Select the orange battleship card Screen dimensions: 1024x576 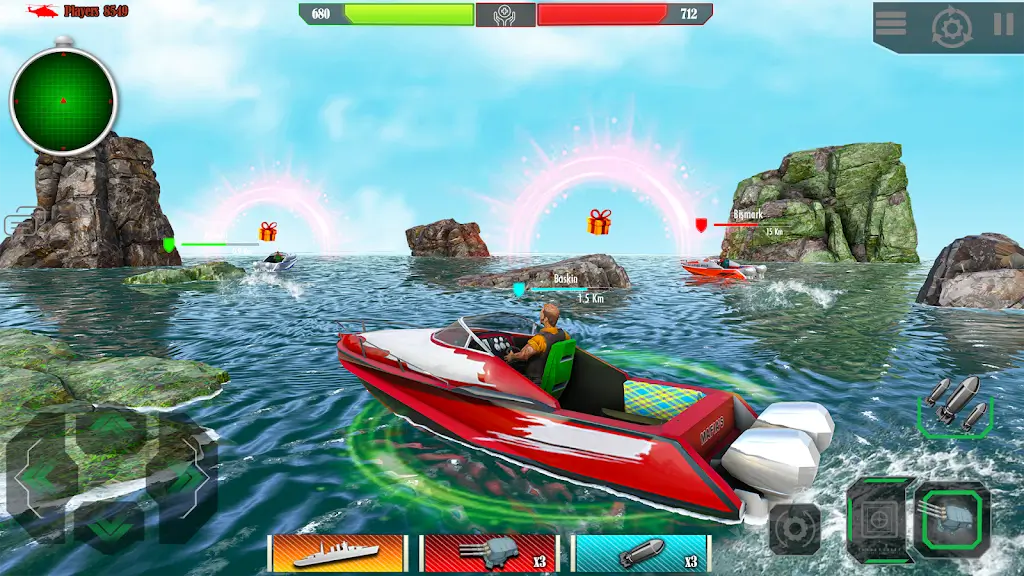(338, 553)
